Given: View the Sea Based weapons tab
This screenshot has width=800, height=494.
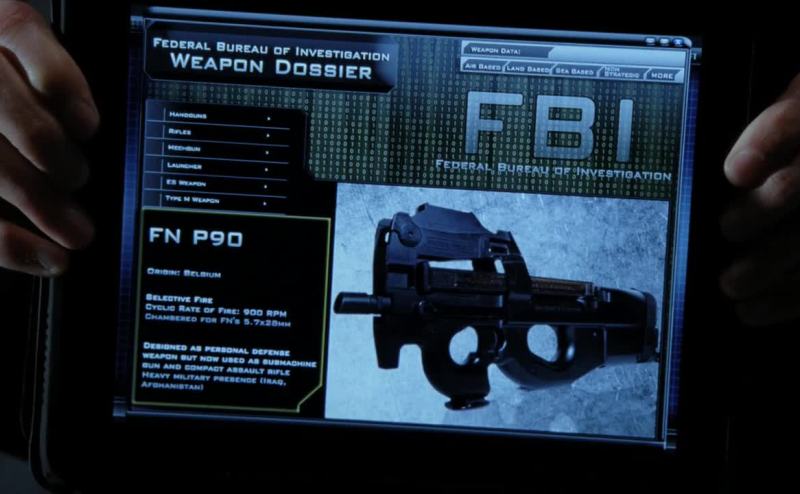Looking at the screenshot, I should click(x=574, y=71).
